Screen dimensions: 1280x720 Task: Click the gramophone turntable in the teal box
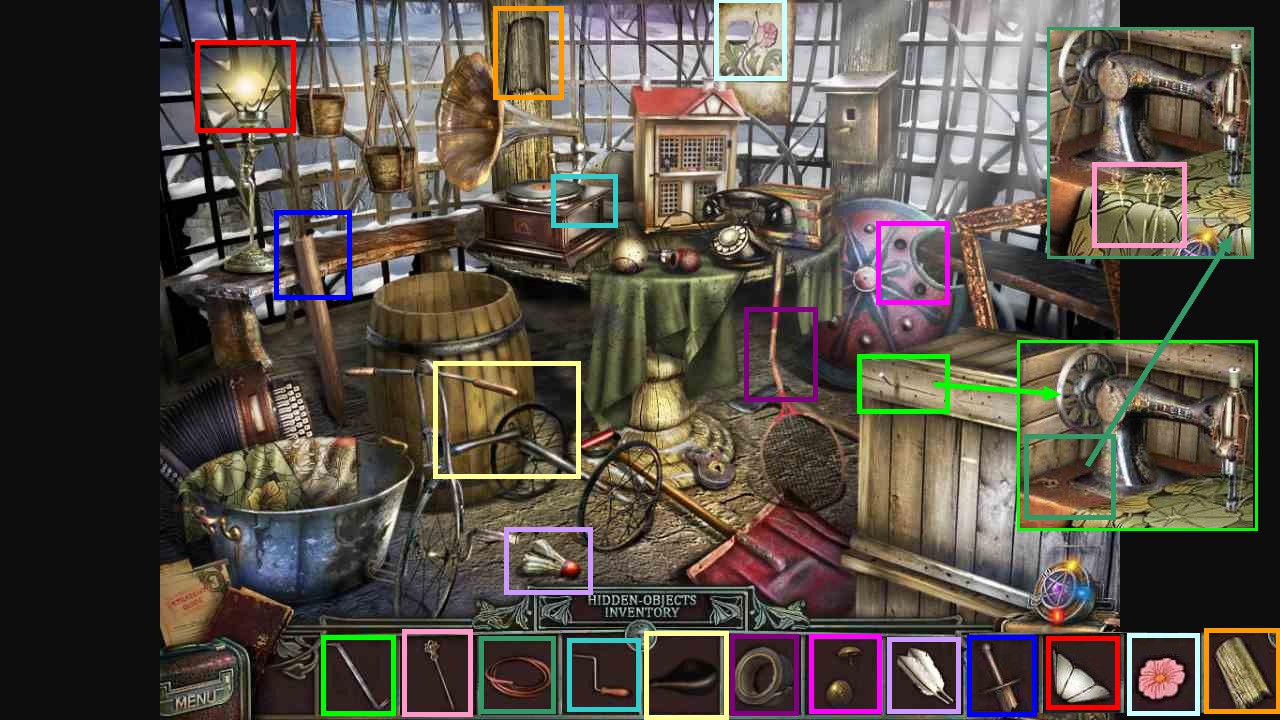pyautogui.click(x=584, y=200)
